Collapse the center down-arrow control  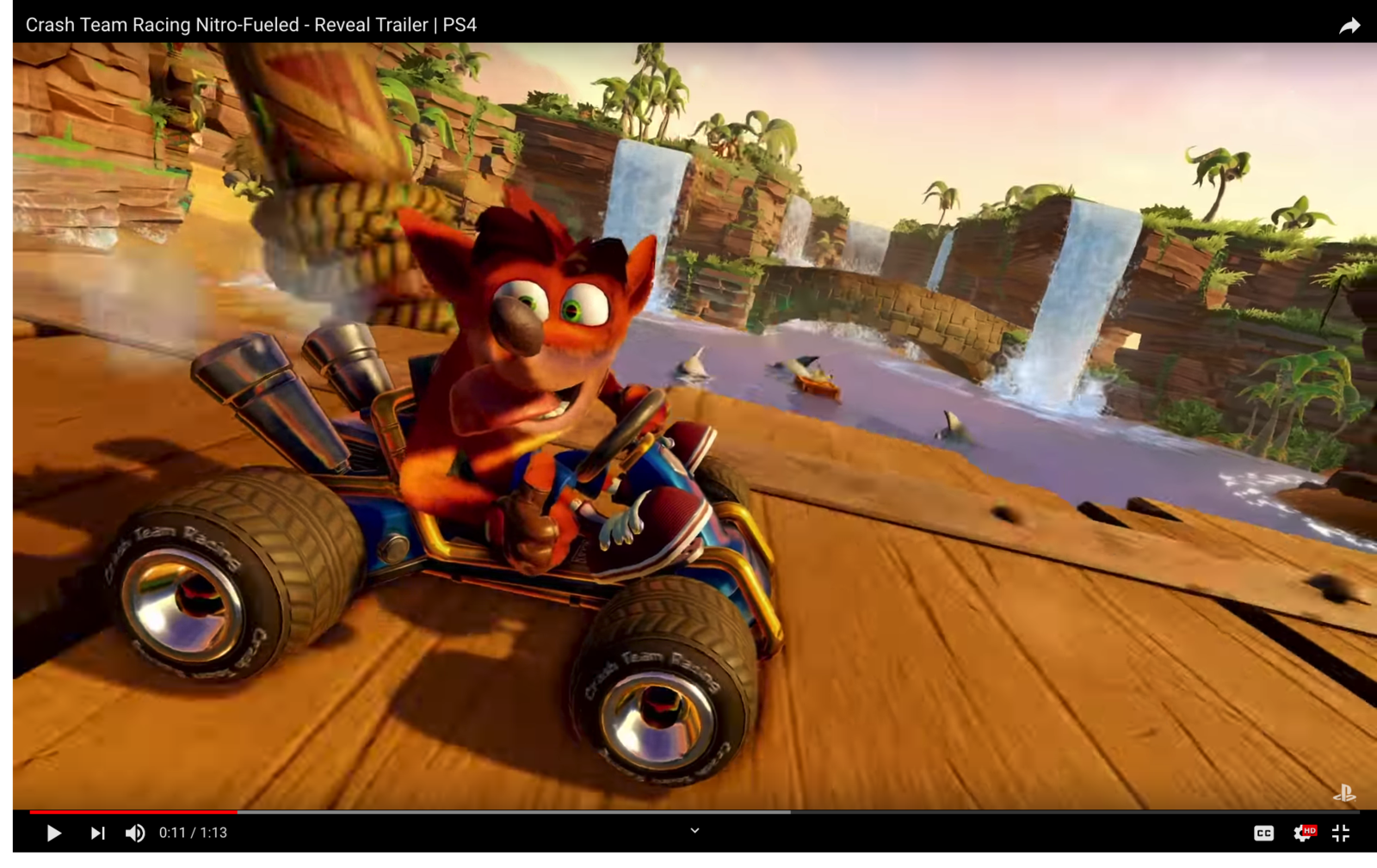pyautogui.click(x=695, y=830)
